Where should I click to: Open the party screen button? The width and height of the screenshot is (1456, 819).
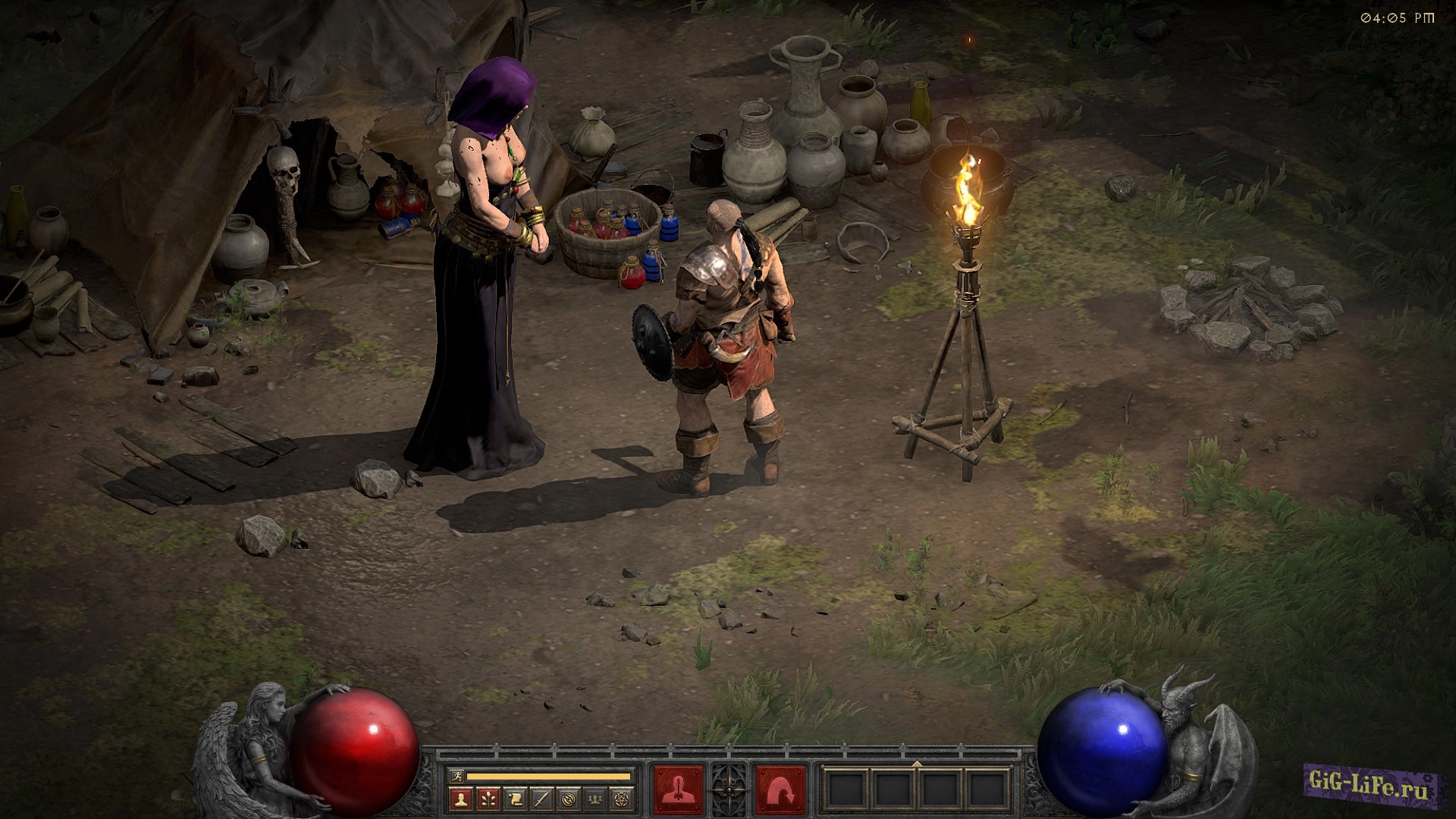pyautogui.click(x=595, y=799)
